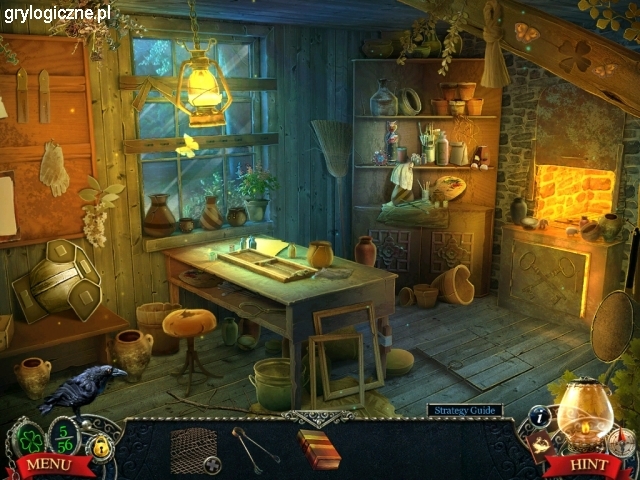This screenshot has width=640, height=480.
Task: Select the metal tongs in inventory
Action: point(254,446)
